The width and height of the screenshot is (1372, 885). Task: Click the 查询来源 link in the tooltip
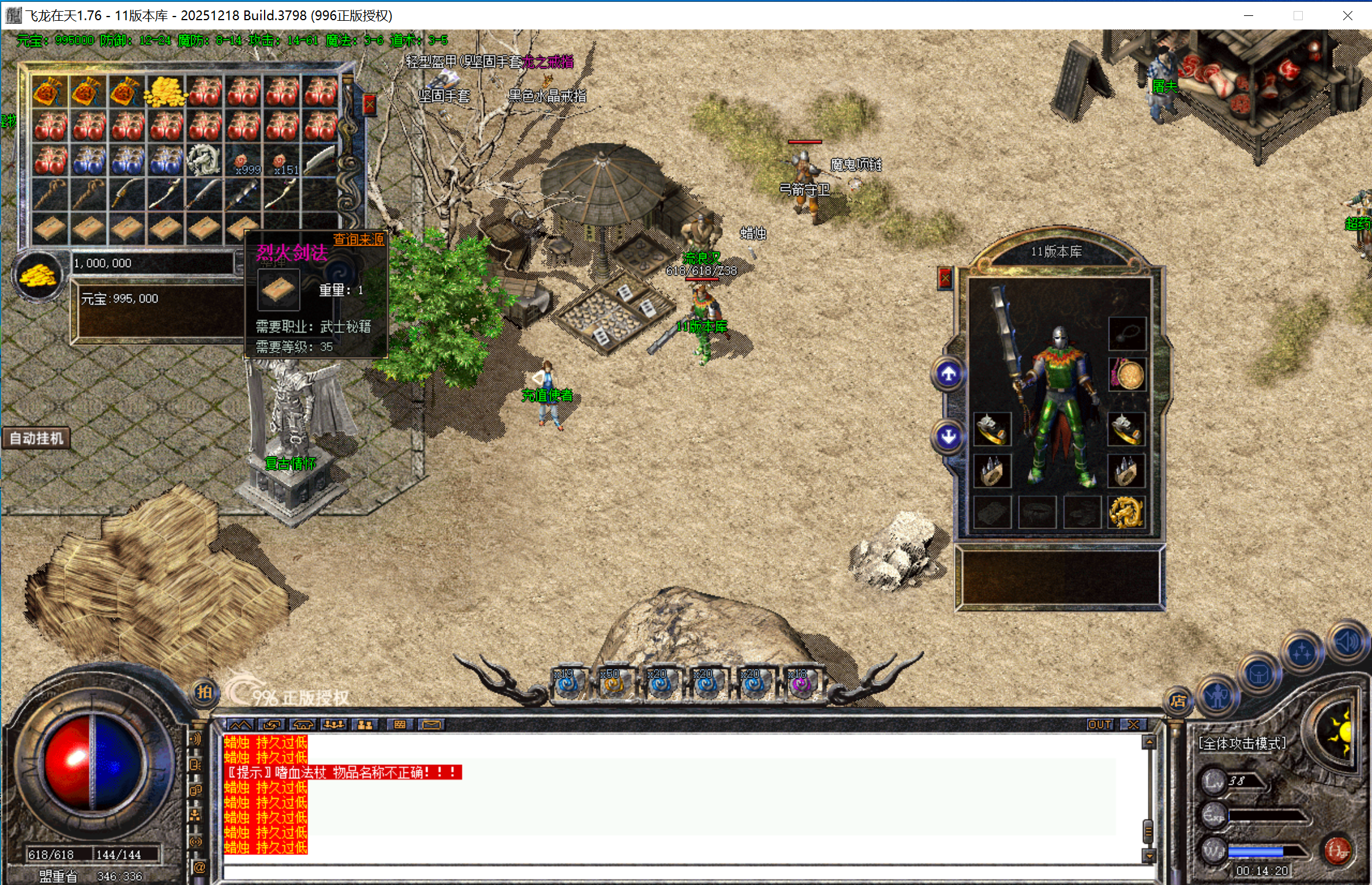pyautogui.click(x=358, y=239)
